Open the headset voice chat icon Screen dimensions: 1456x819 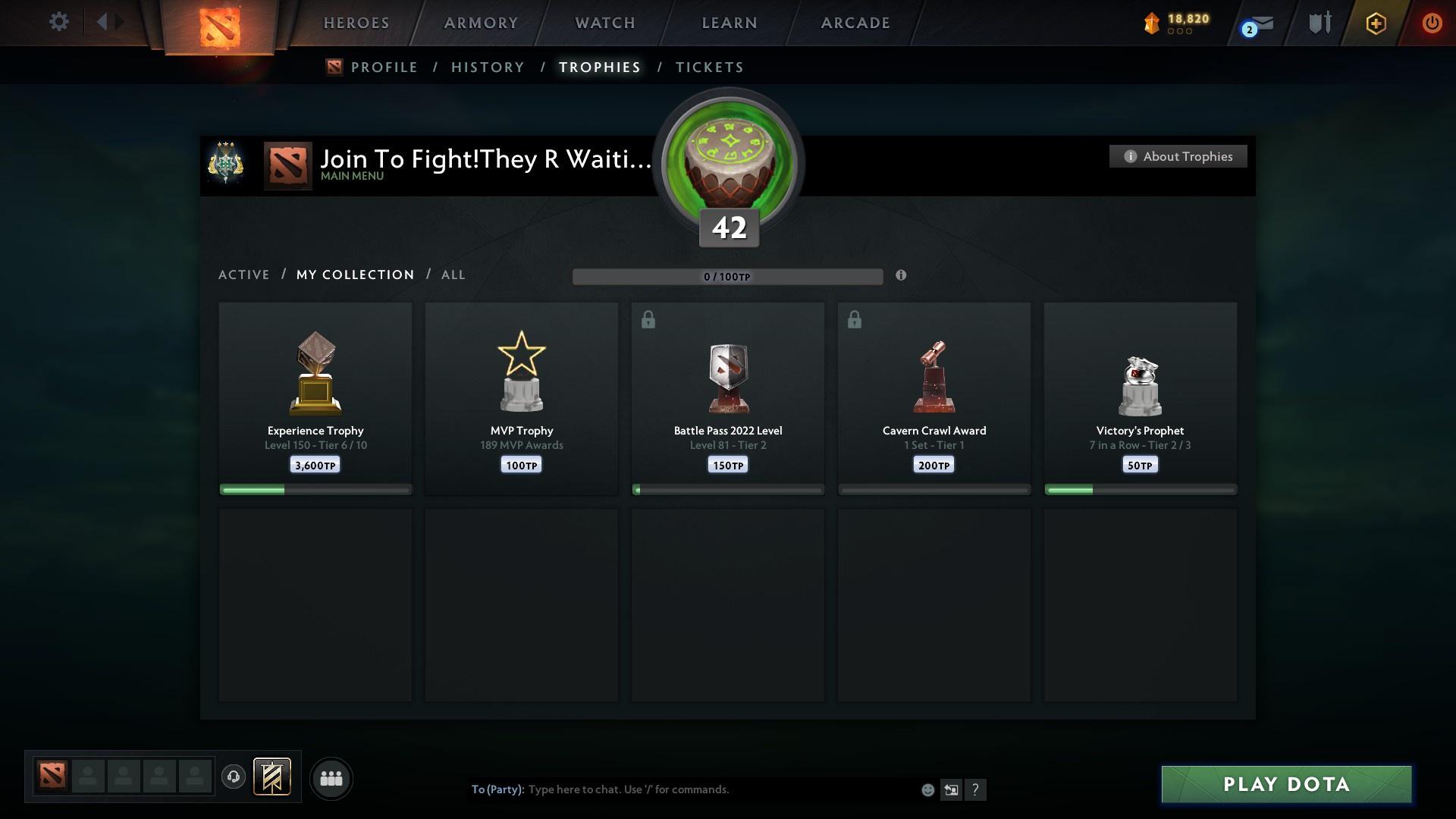pyautogui.click(x=234, y=777)
